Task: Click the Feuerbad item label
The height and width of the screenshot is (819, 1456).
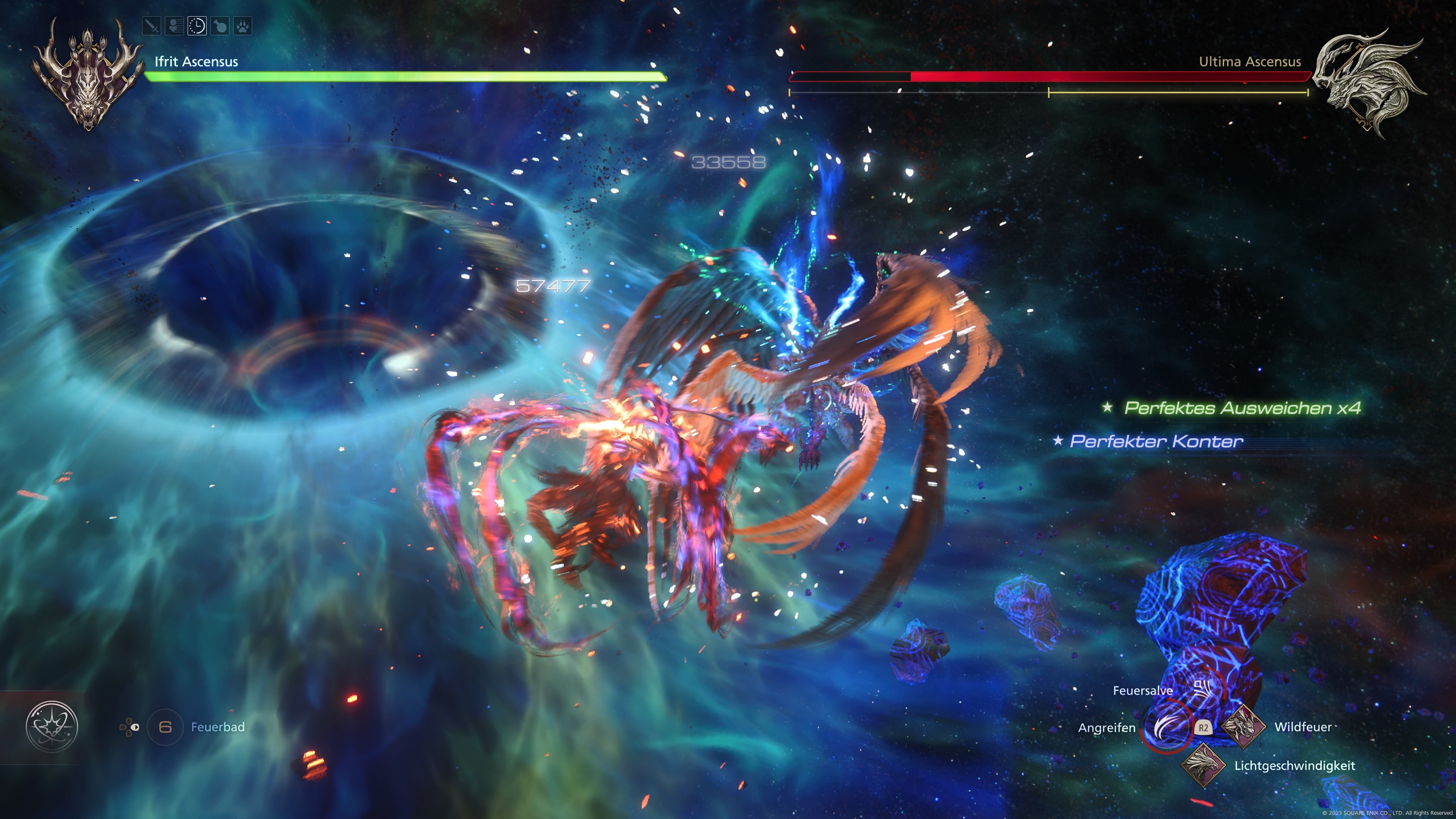Action: (218, 728)
